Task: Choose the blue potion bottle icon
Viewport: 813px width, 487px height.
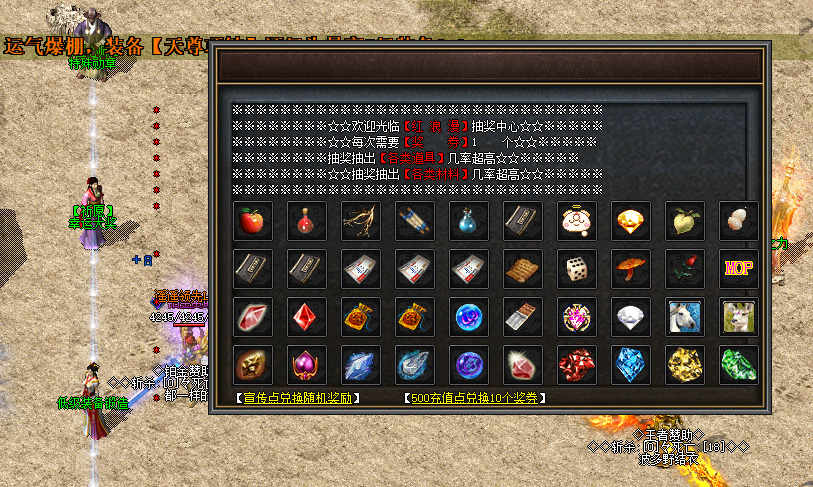Action: [x=469, y=221]
